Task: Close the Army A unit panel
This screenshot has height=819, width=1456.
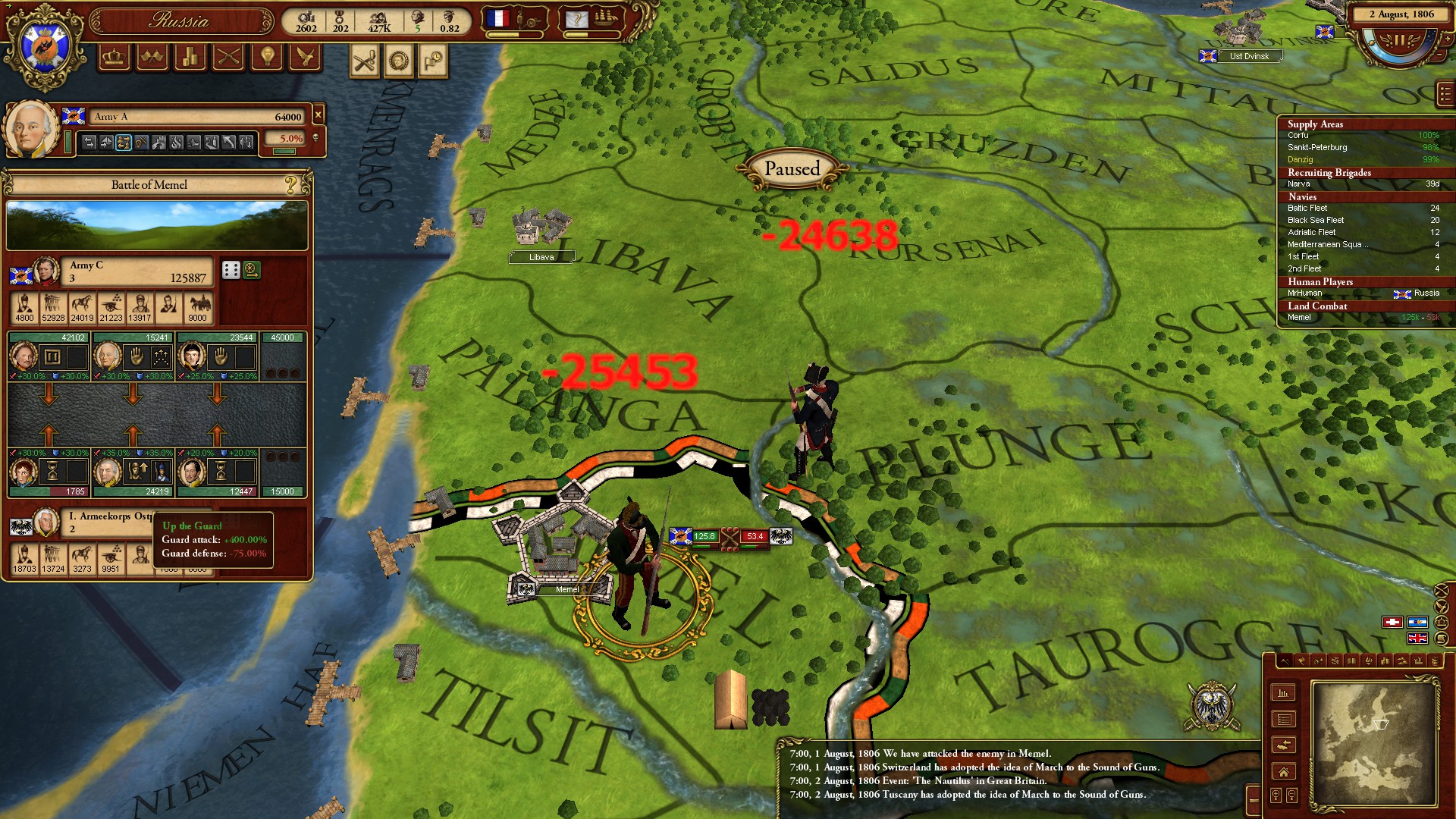Action: click(318, 115)
